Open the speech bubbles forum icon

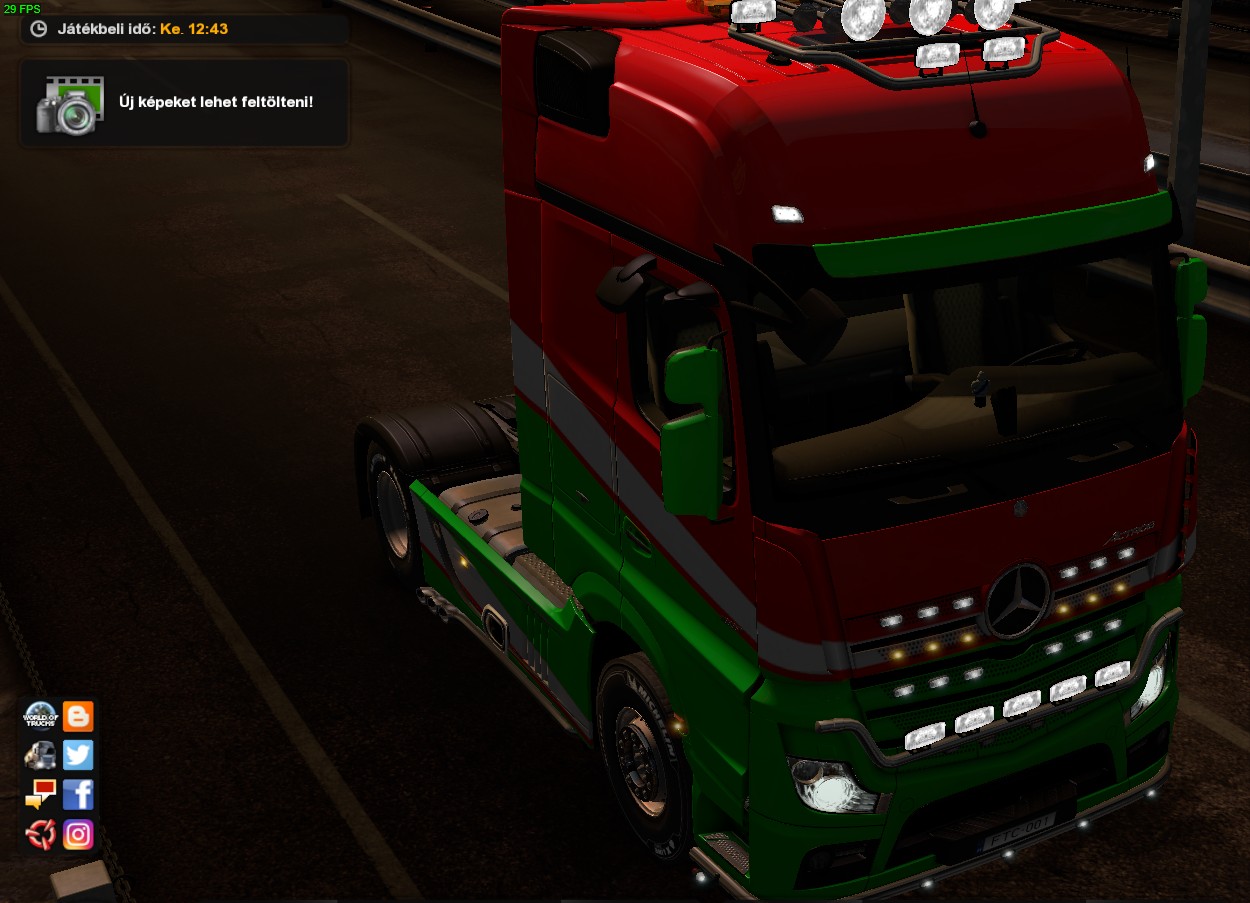[x=40, y=794]
